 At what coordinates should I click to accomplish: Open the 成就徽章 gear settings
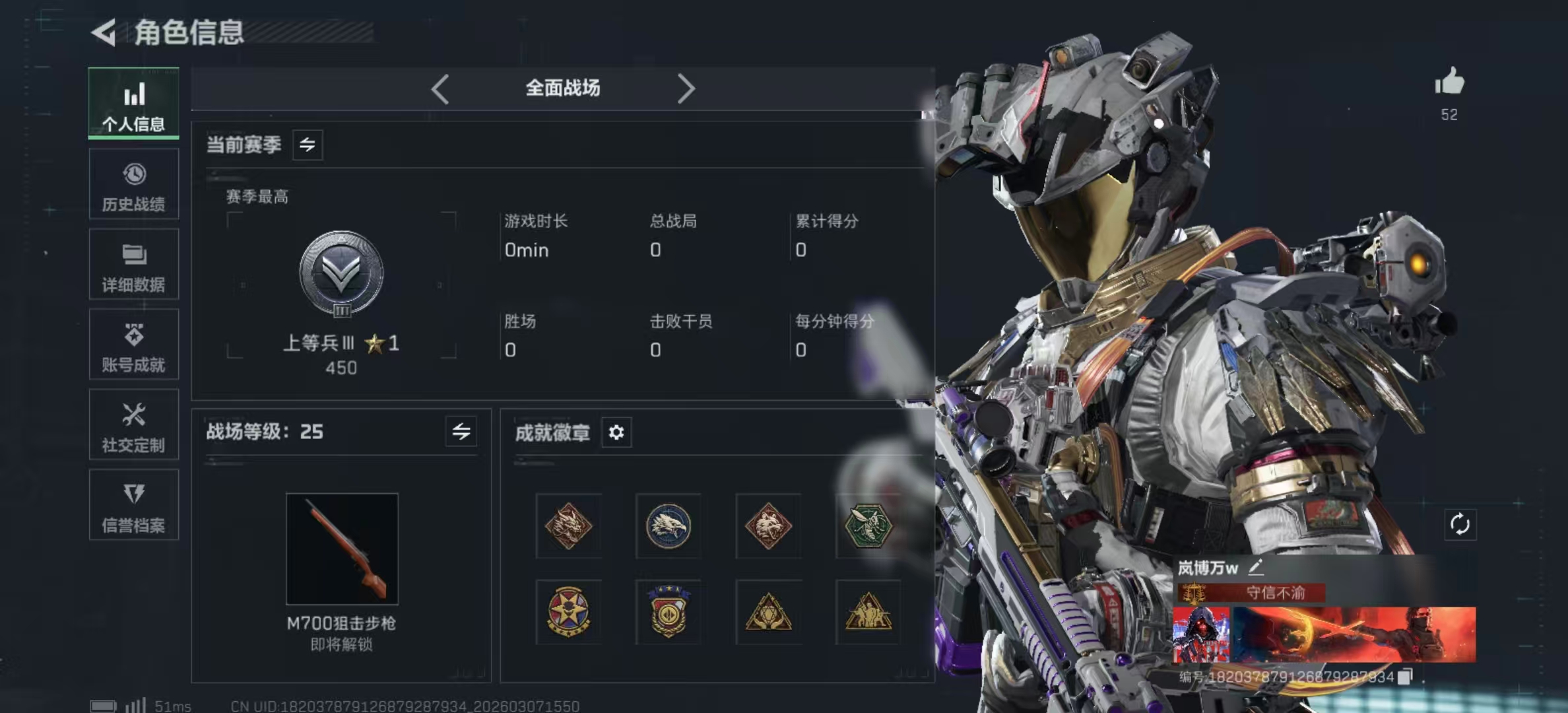click(x=616, y=432)
